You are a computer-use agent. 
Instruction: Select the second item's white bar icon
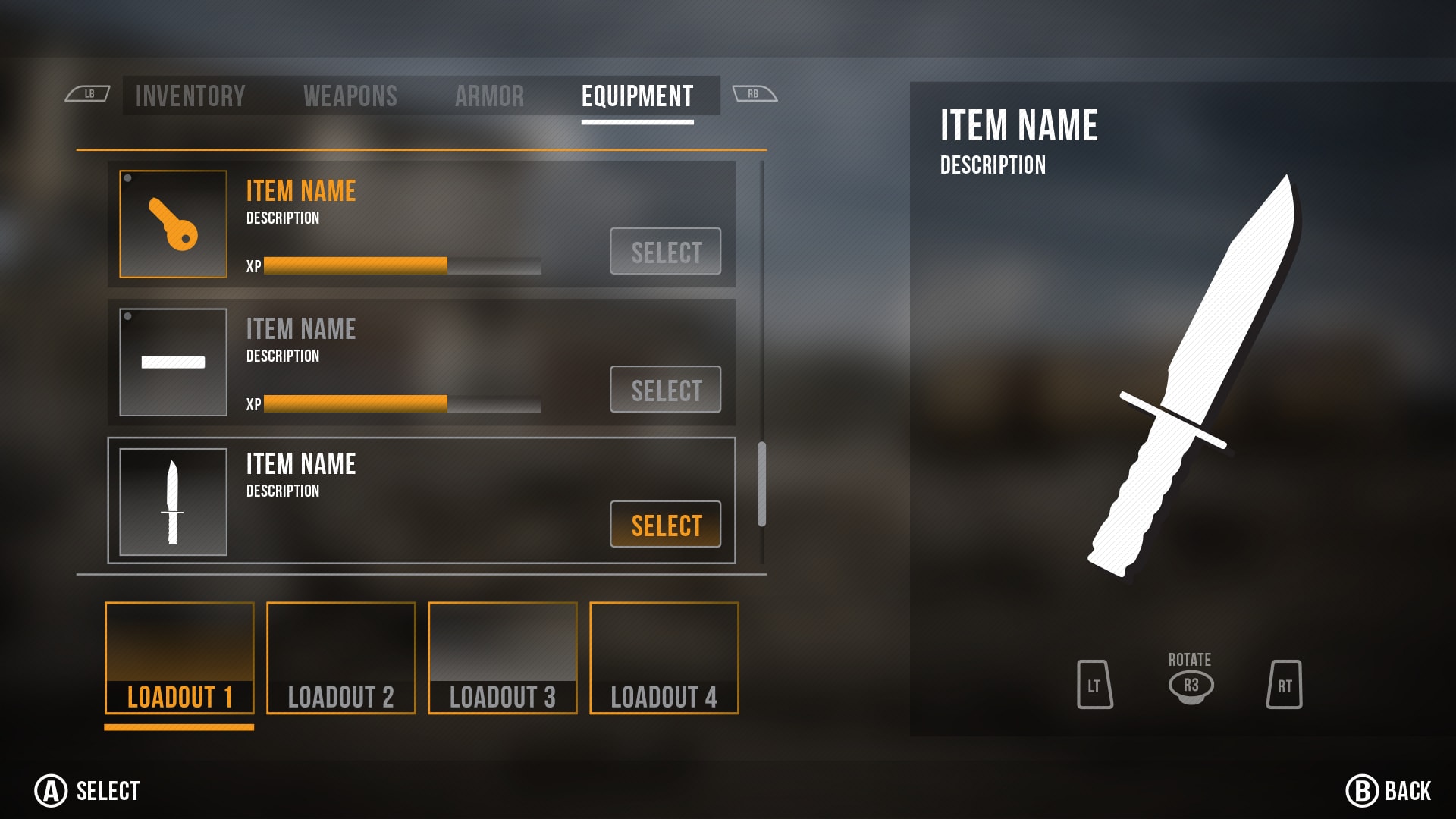point(174,362)
